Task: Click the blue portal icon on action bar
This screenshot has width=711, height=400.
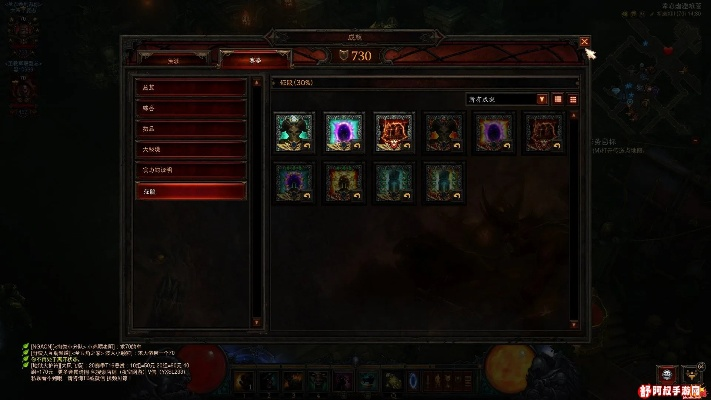Action: [414, 381]
